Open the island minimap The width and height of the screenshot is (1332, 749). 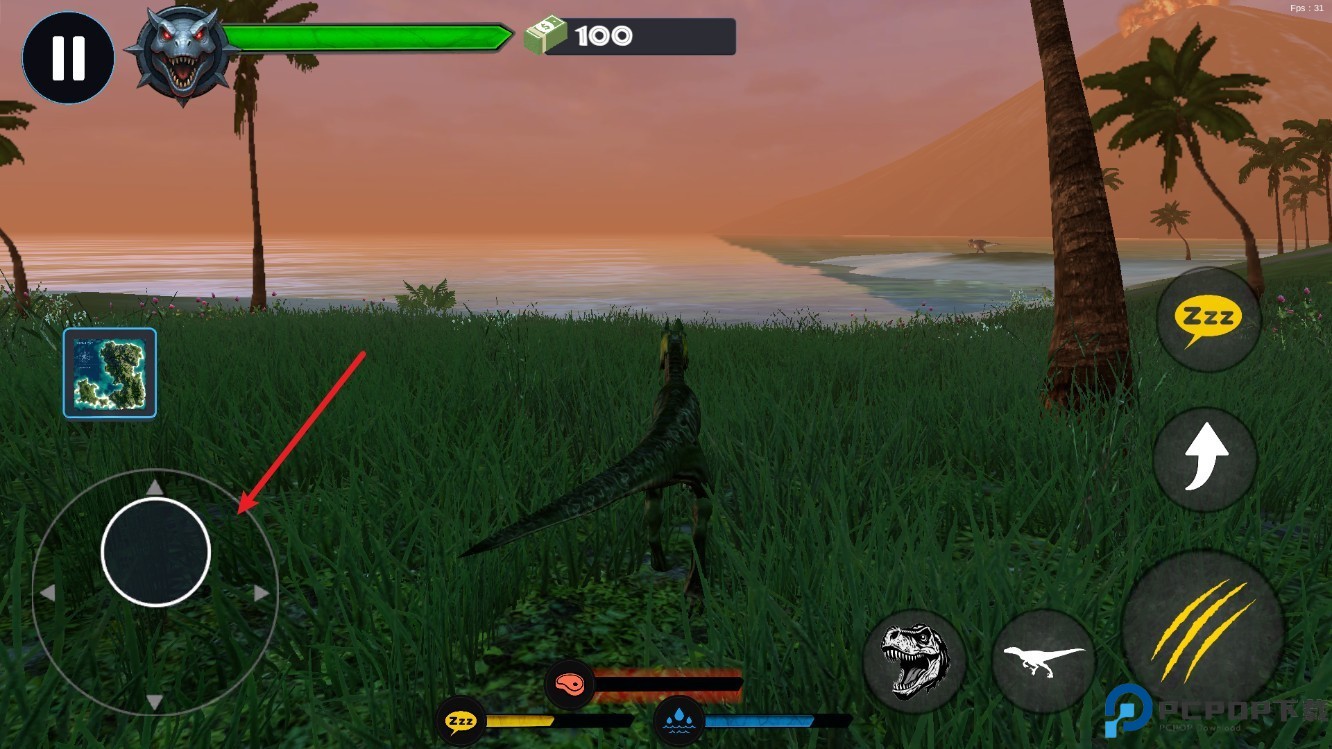point(110,373)
